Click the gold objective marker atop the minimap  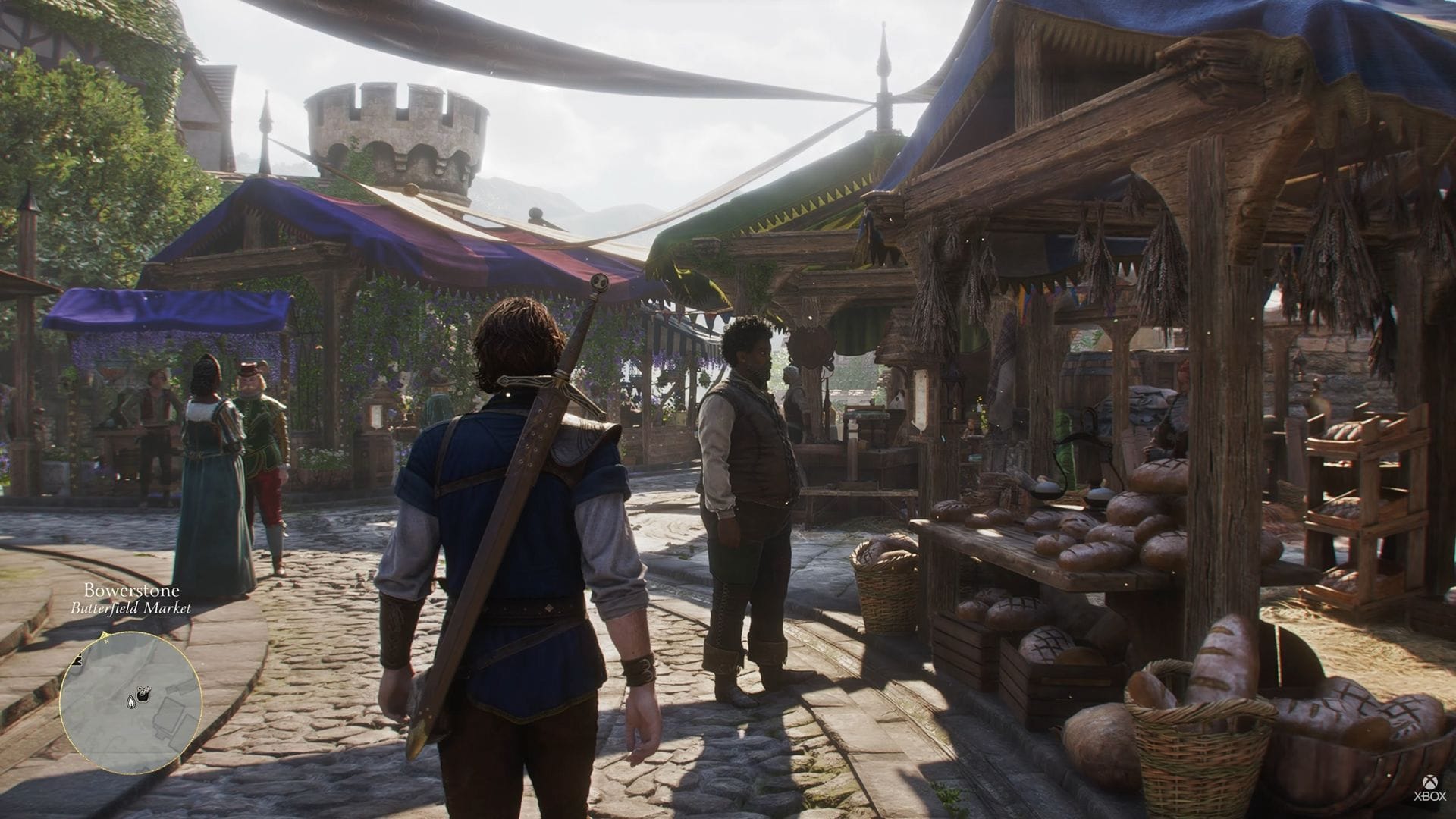104,635
